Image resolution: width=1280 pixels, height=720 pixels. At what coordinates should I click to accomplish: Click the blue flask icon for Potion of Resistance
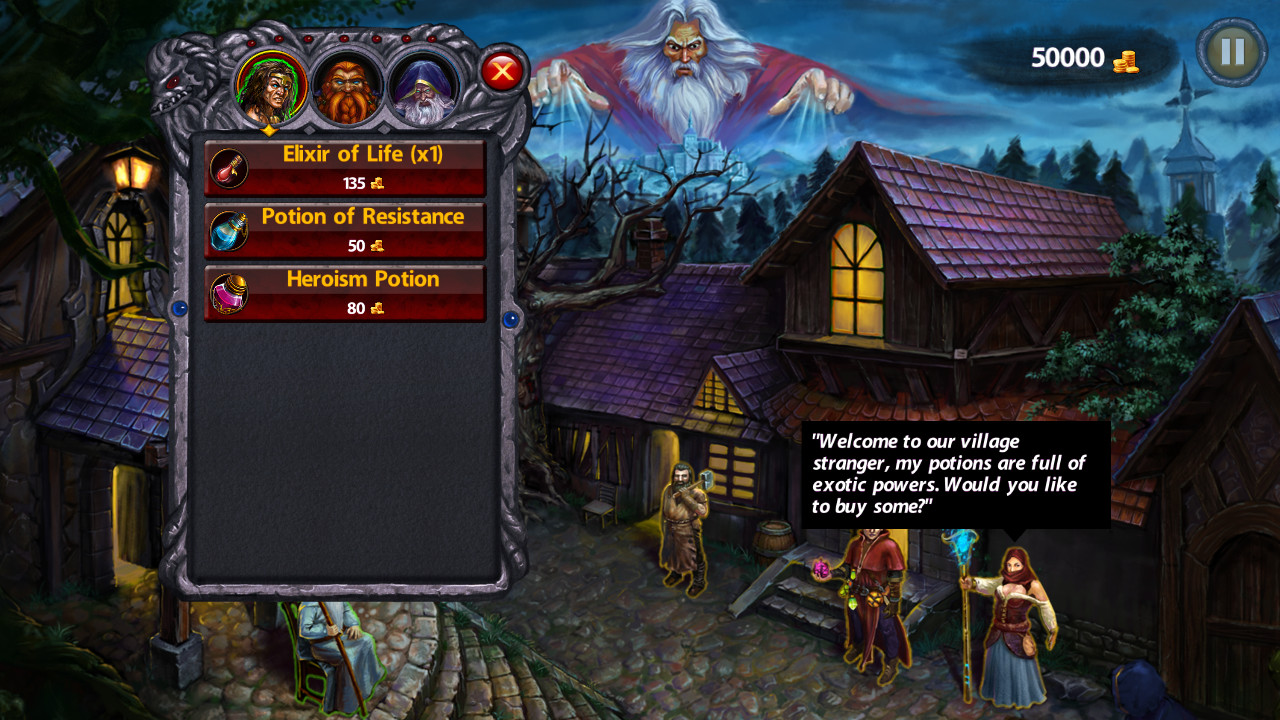pyautogui.click(x=228, y=230)
